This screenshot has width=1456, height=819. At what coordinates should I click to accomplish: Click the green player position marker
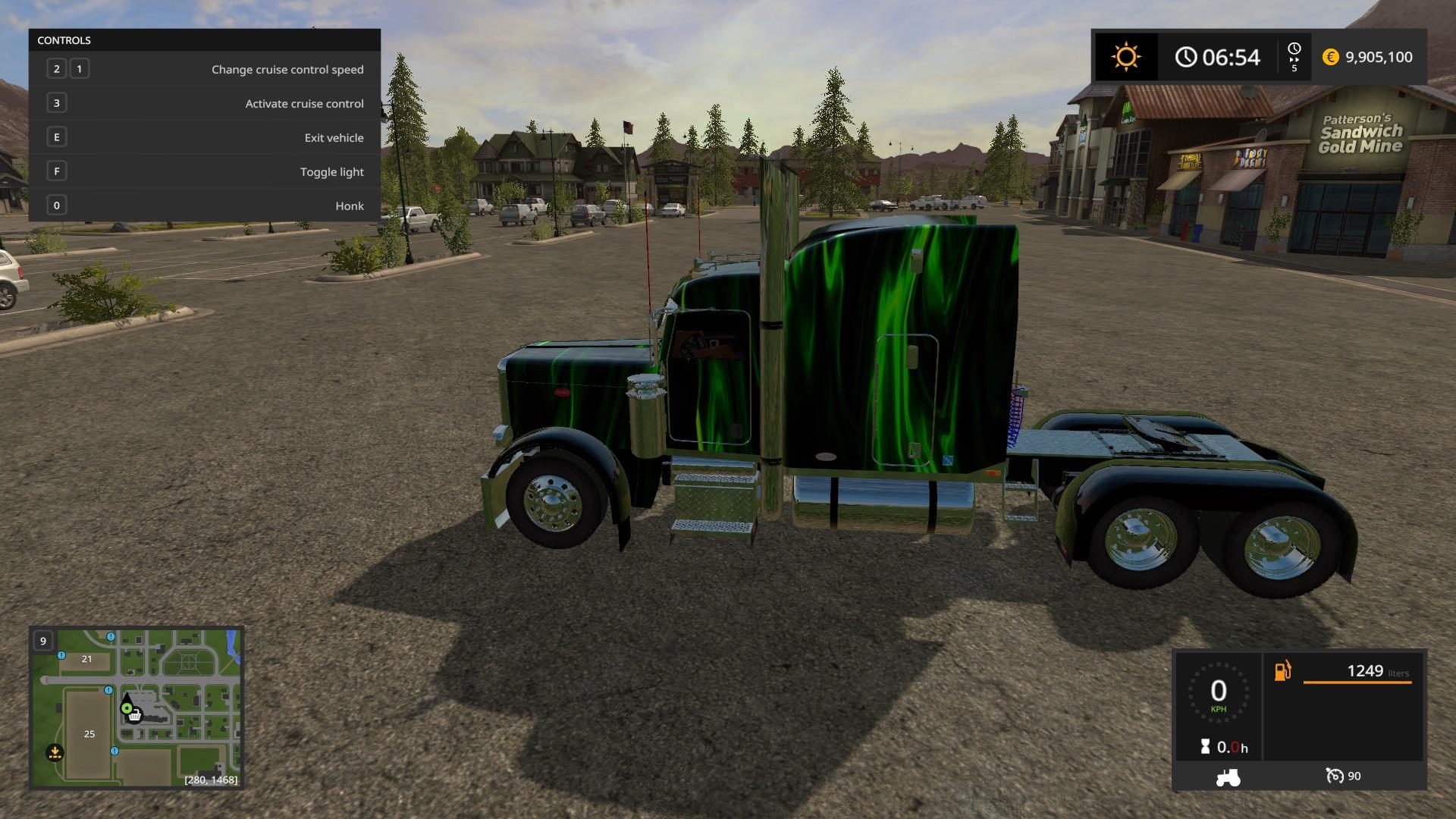click(127, 708)
